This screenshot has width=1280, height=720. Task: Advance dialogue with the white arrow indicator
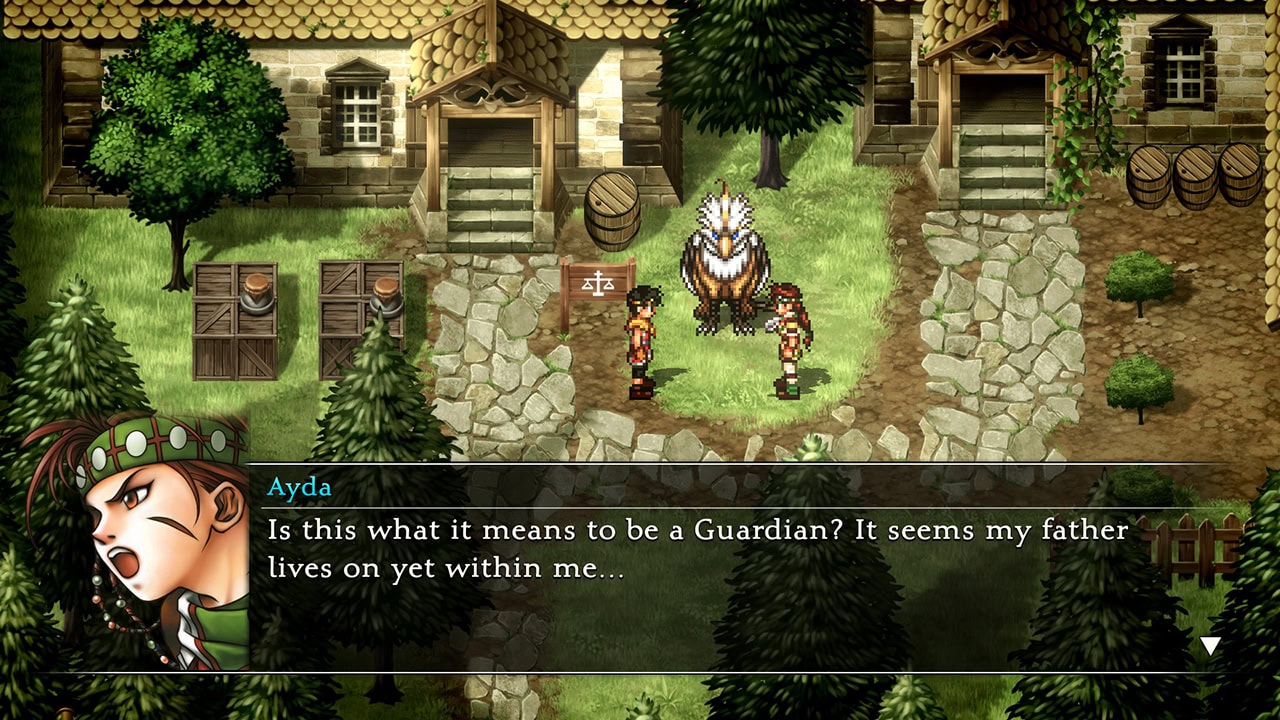point(1210,646)
